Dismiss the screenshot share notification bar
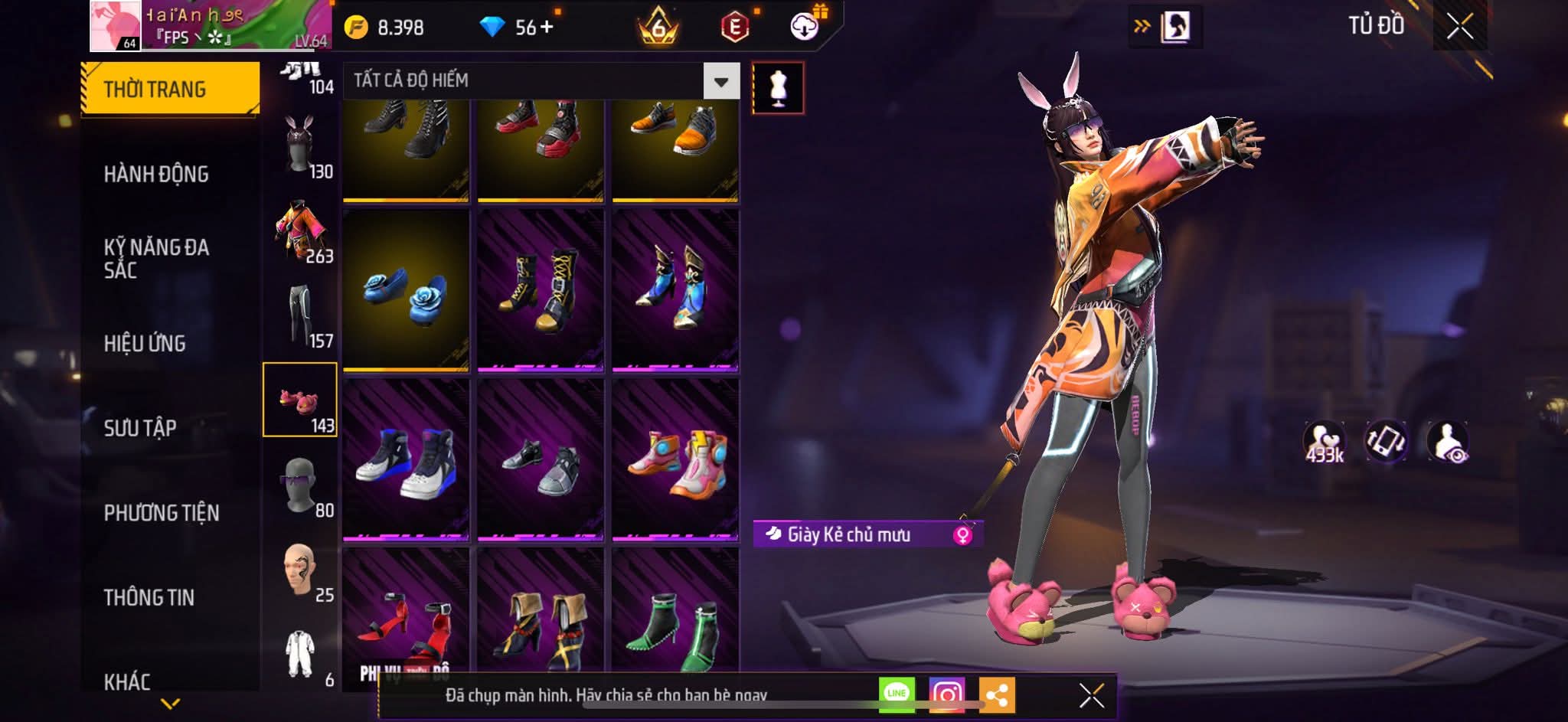 coord(1091,696)
